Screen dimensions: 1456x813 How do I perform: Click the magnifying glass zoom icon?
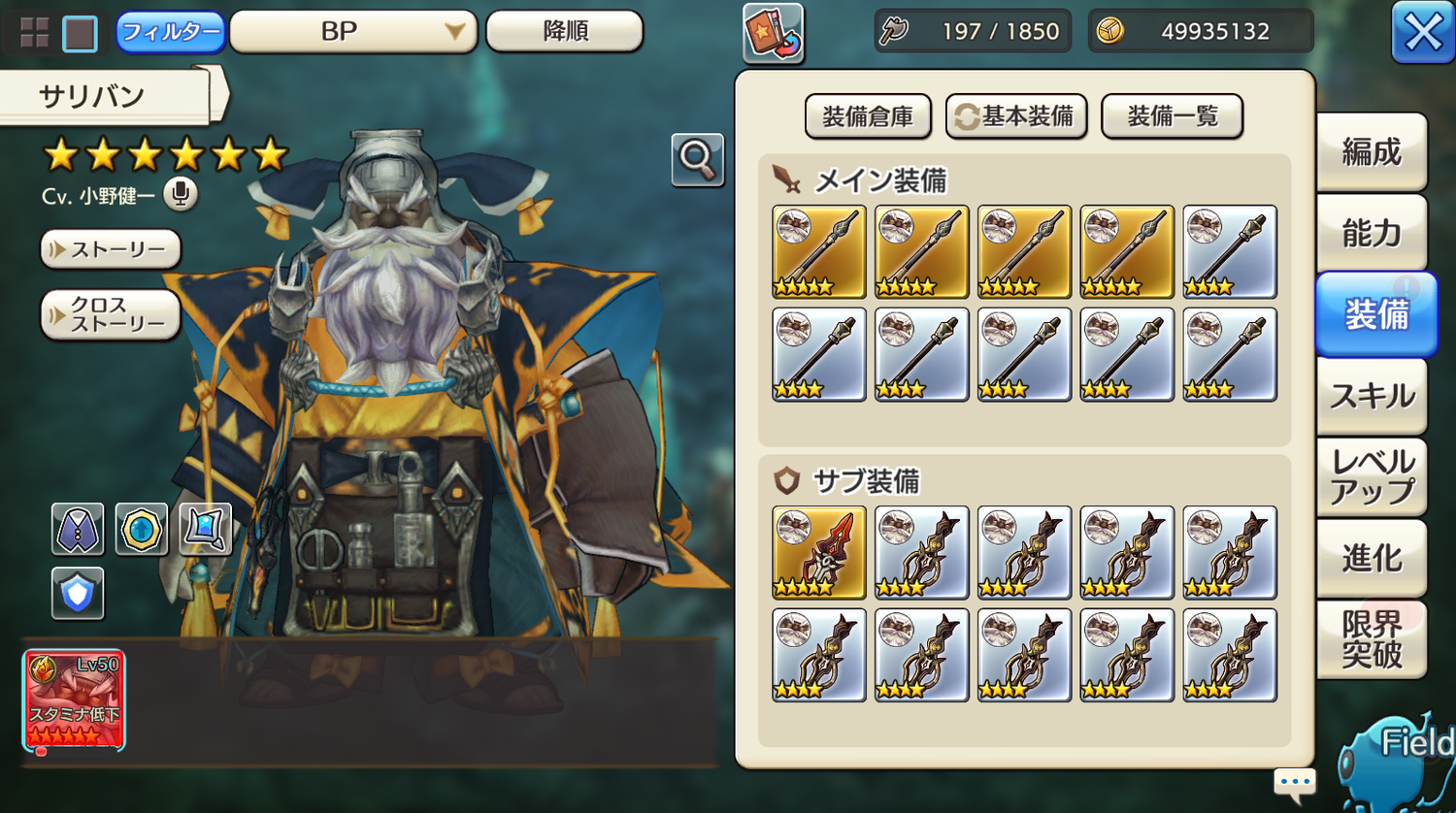tap(697, 159)
